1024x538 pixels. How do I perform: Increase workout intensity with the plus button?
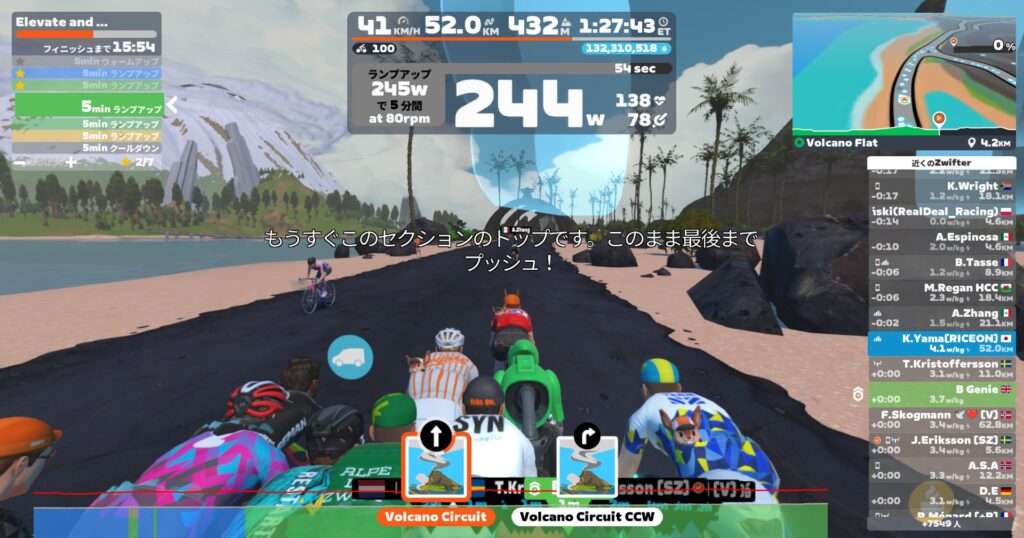[71, 161]
